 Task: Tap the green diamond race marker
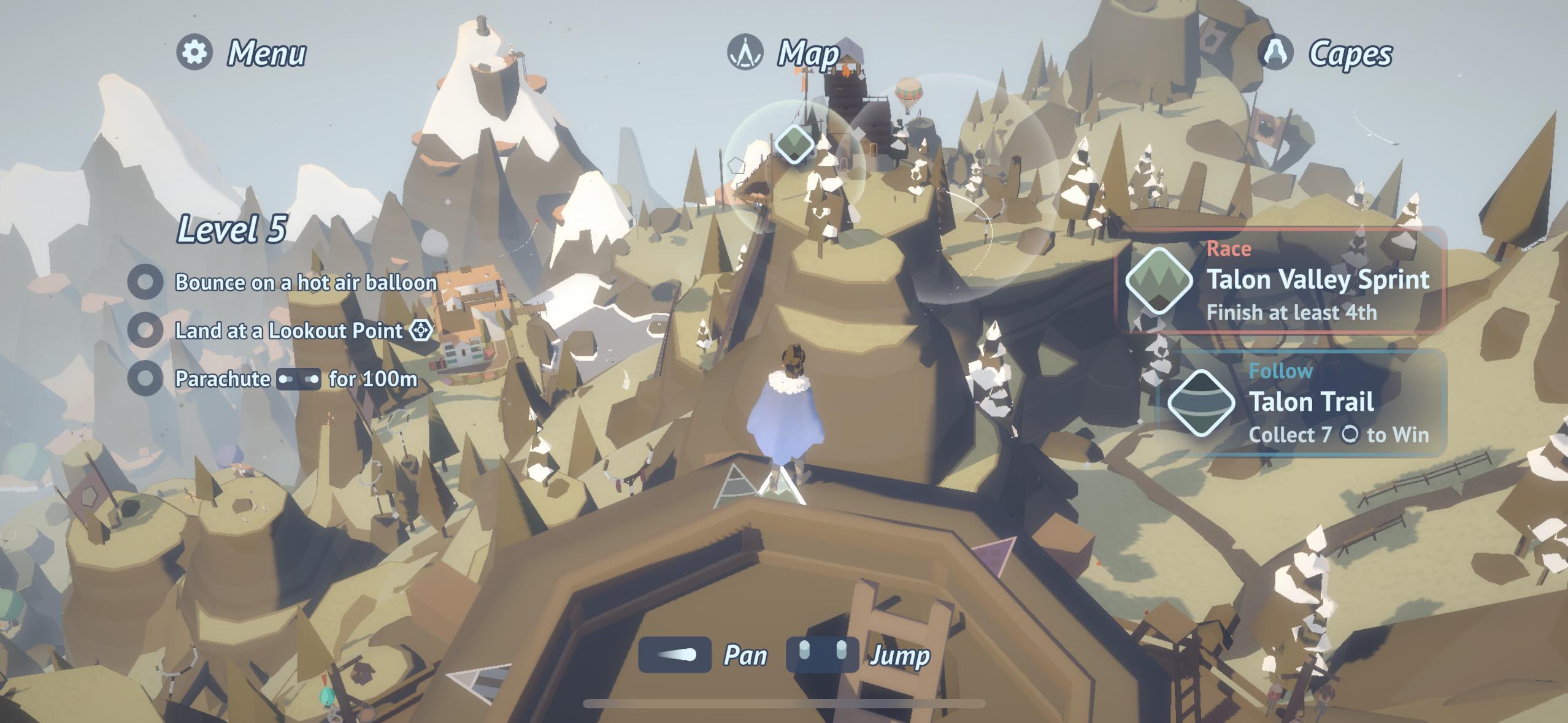tap(794, 145)
